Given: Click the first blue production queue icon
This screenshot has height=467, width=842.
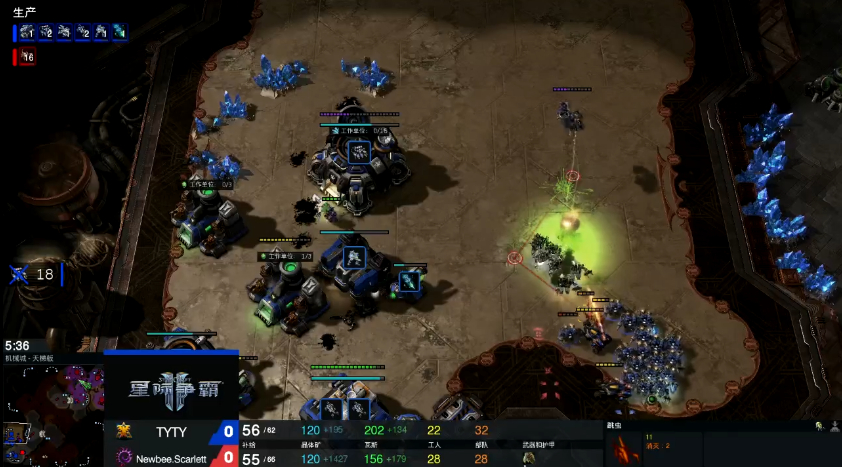Looking at the screenshot, I should 27,32.
